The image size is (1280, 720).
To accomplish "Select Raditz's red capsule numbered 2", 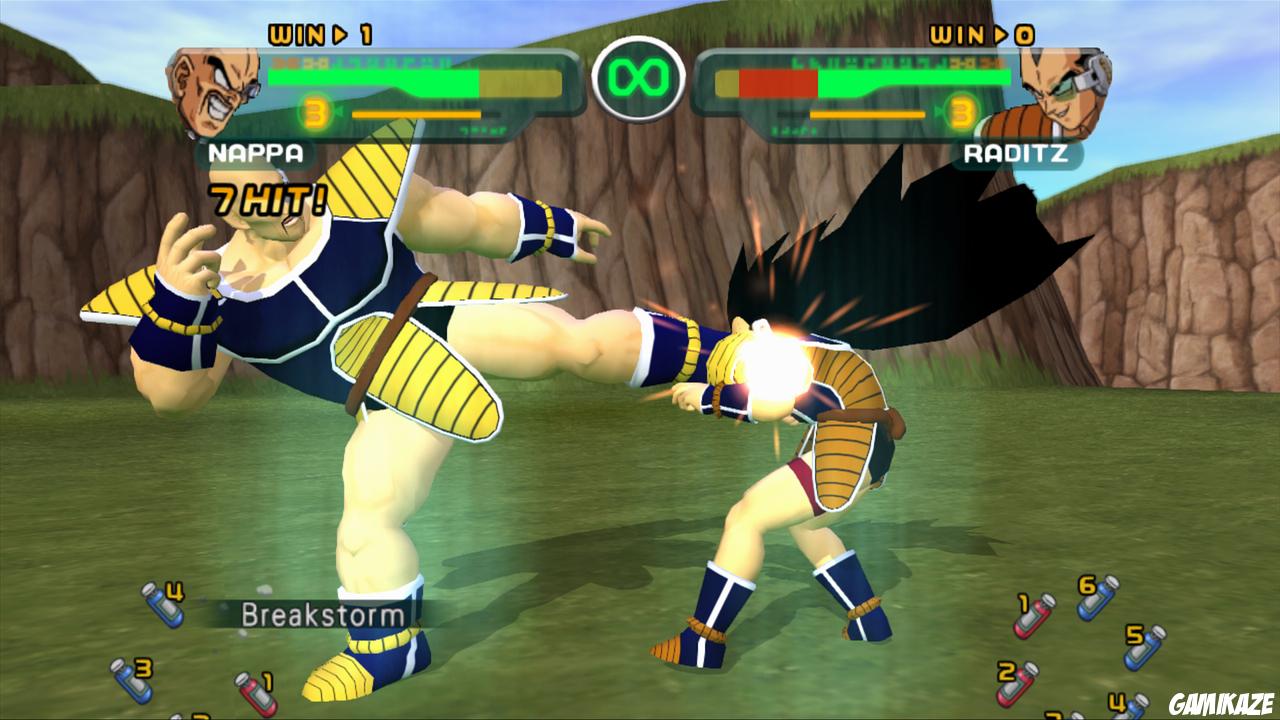I will pos(1013,684).
